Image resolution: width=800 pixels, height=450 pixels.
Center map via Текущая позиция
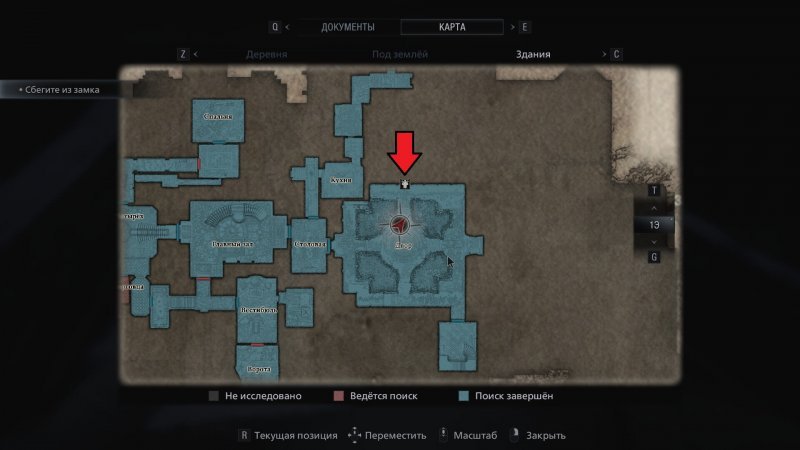tap(284, 435)
